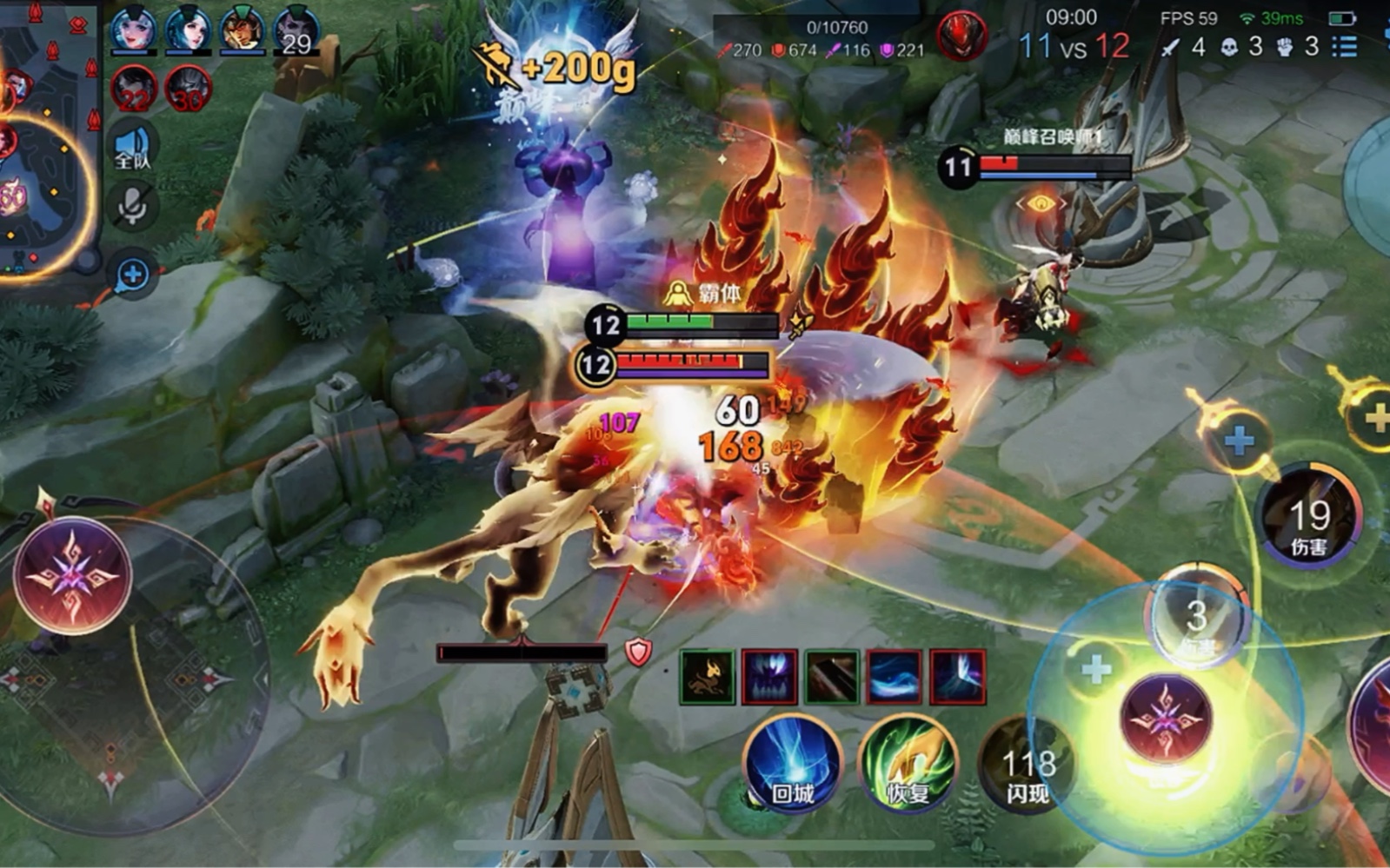
Task: Open the scoreboard list icon
Action: point(1345,46)
